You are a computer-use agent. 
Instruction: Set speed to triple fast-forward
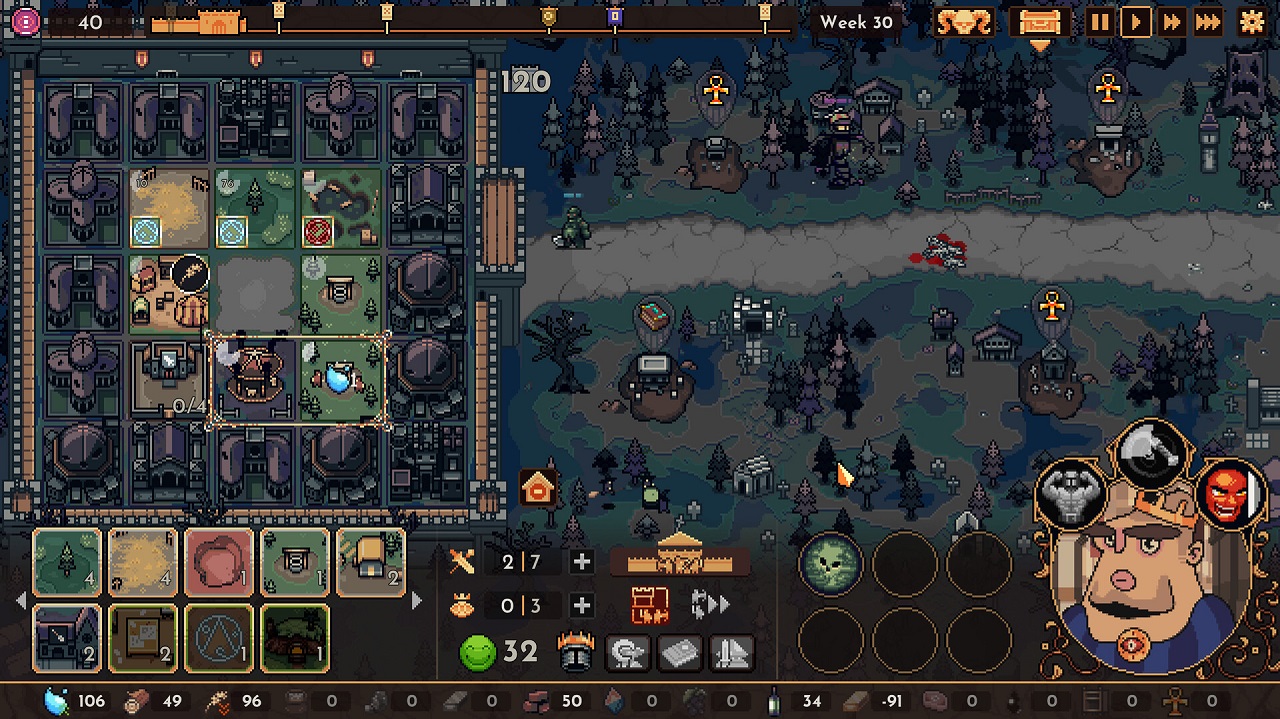click(x=1208, y=22)
